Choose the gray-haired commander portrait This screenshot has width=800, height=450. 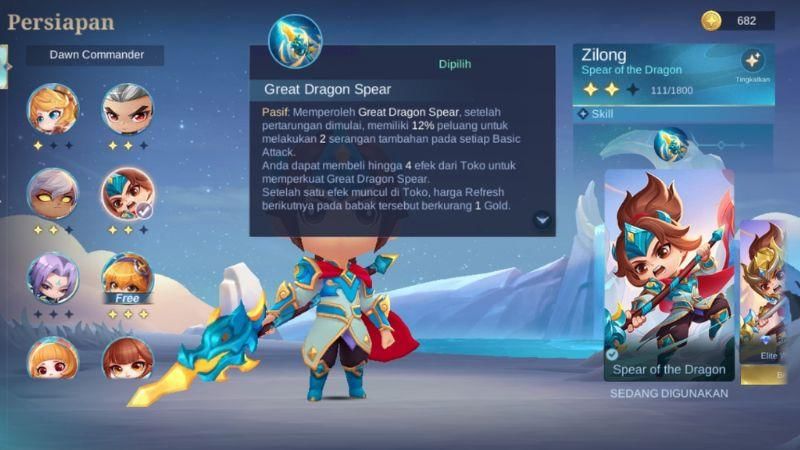click(x=128, y=109)
